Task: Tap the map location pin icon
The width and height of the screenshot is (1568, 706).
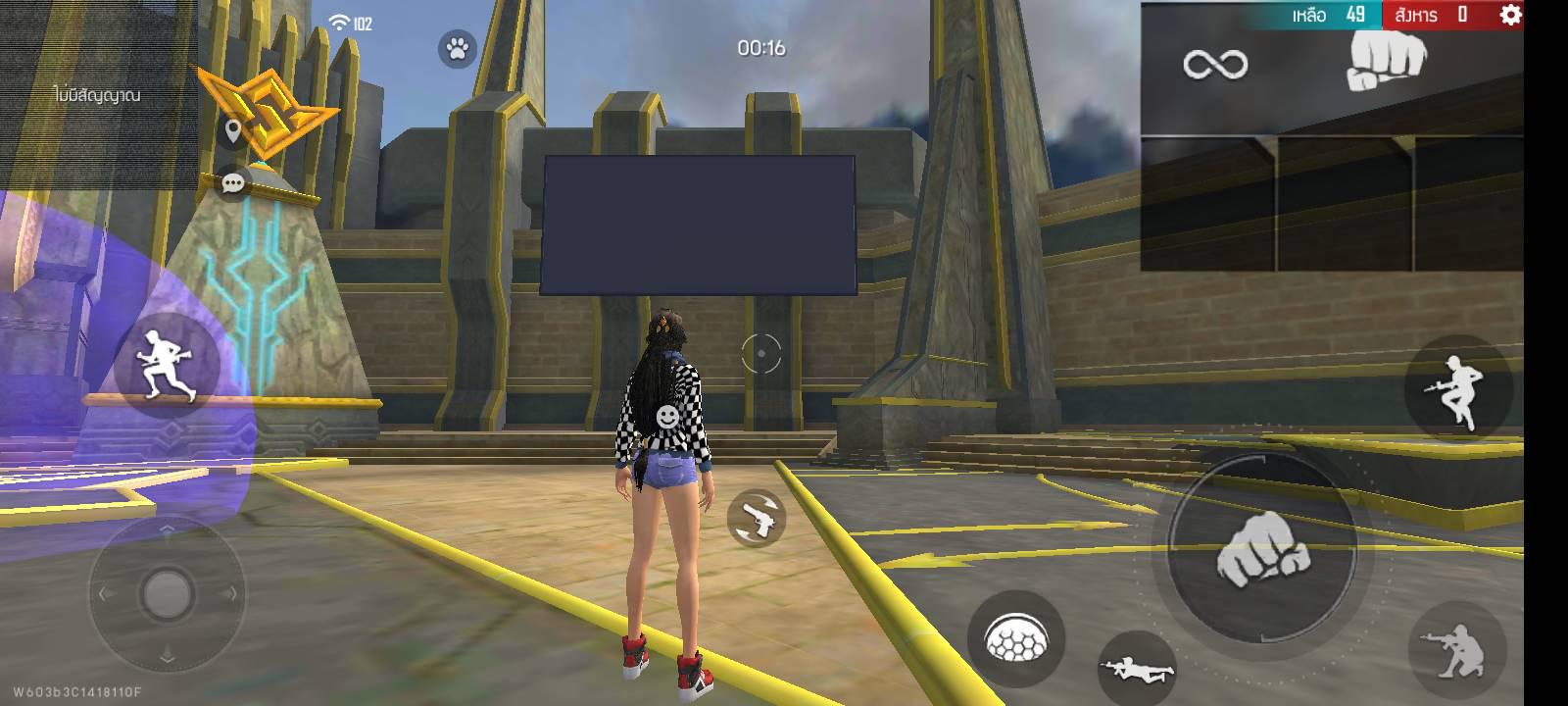Action: click(x=232, y=130)
